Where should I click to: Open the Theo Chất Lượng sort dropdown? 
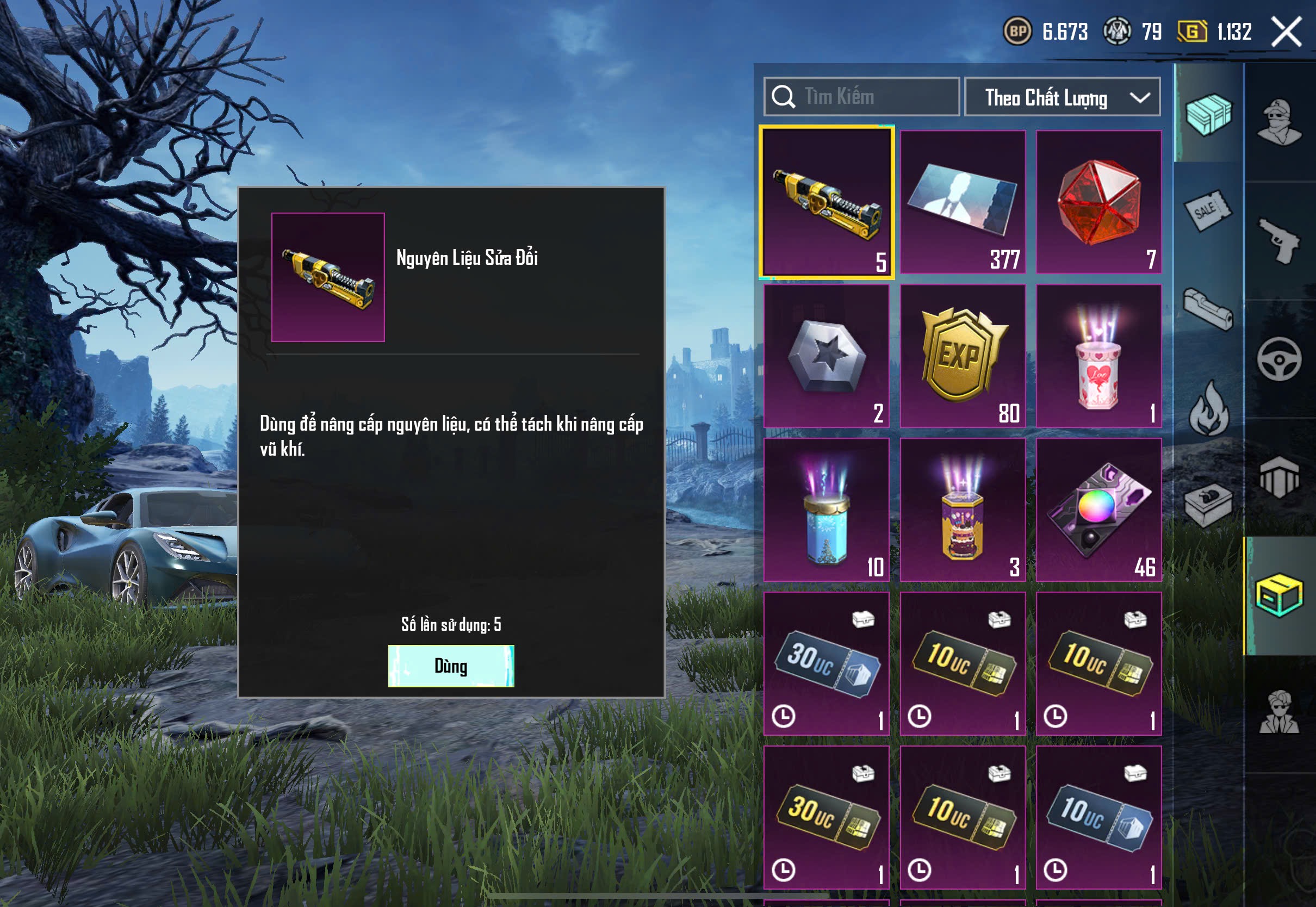pos(1062,97)
